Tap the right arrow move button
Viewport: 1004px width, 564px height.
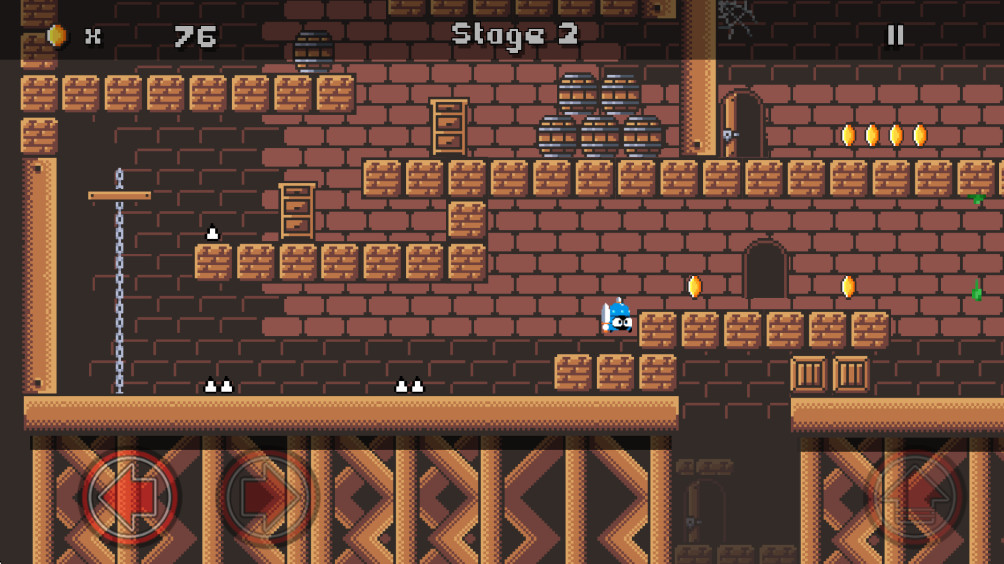[x=267, y=496]
